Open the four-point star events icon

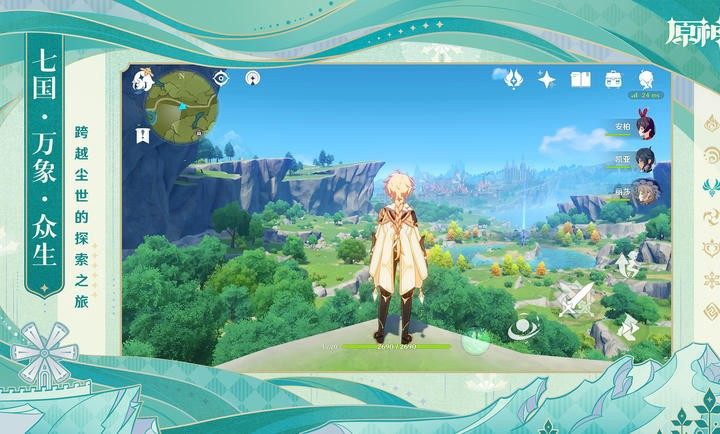(x=547, y=78)
